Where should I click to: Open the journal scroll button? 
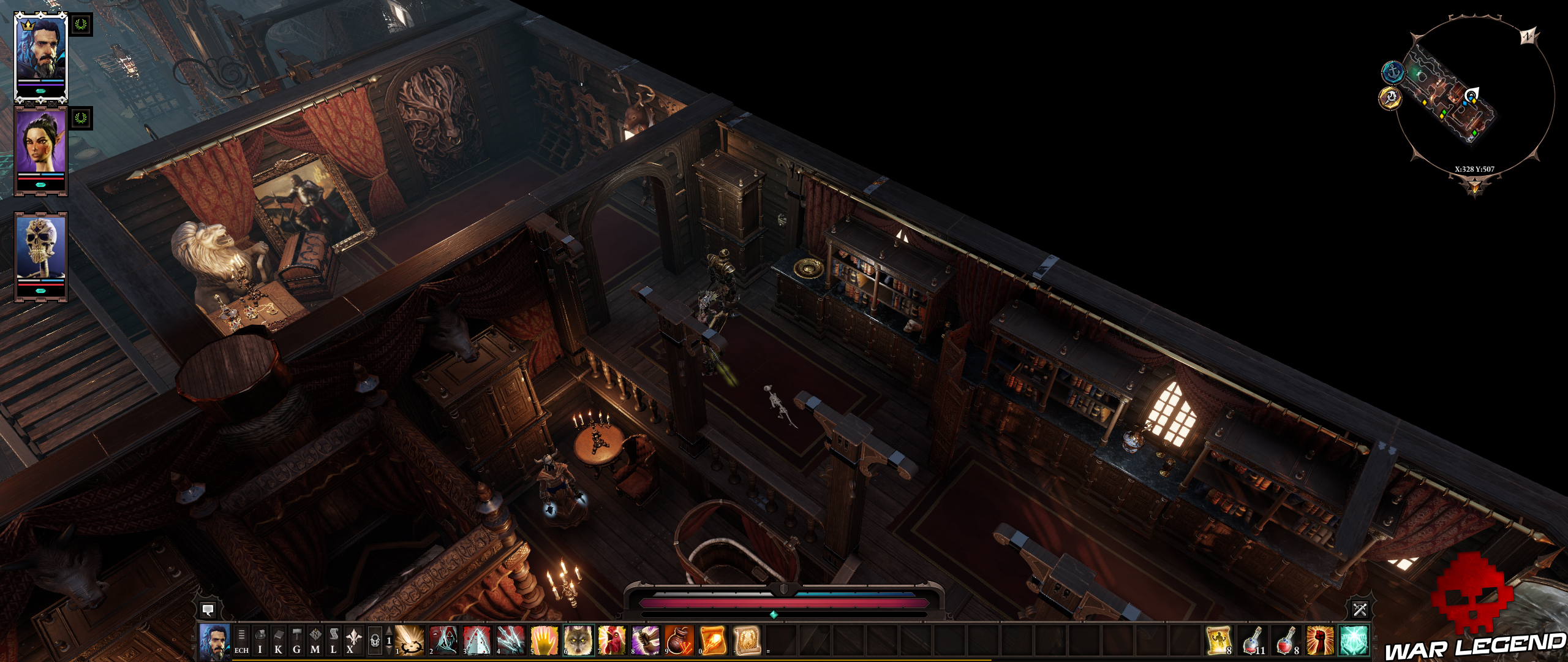click(x=334, y=641)
